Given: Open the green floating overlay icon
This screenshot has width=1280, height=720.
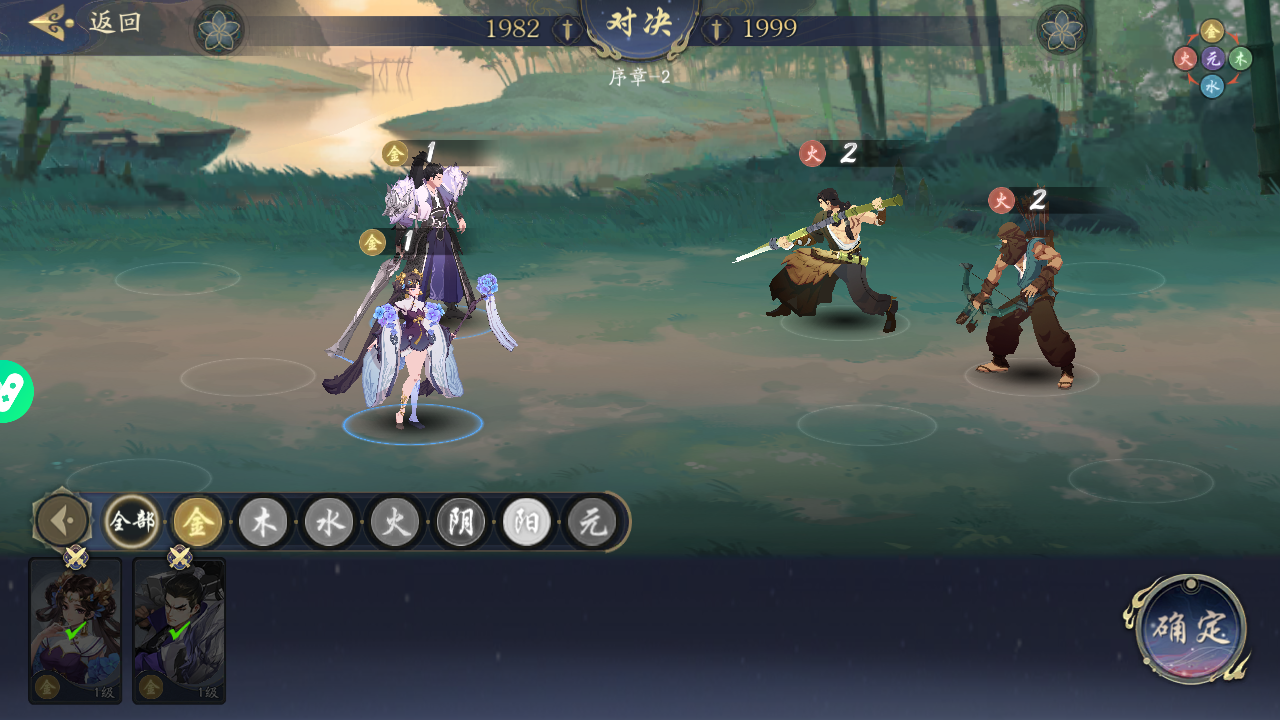Looking at the screenshot, I should 14,391.
